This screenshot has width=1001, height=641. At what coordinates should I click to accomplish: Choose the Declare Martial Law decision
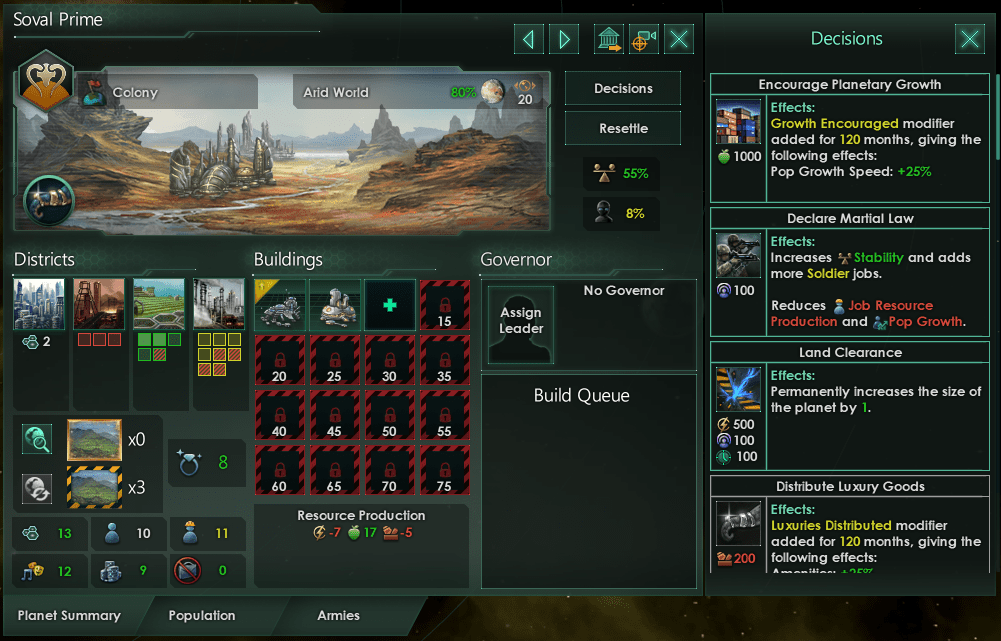850,219
